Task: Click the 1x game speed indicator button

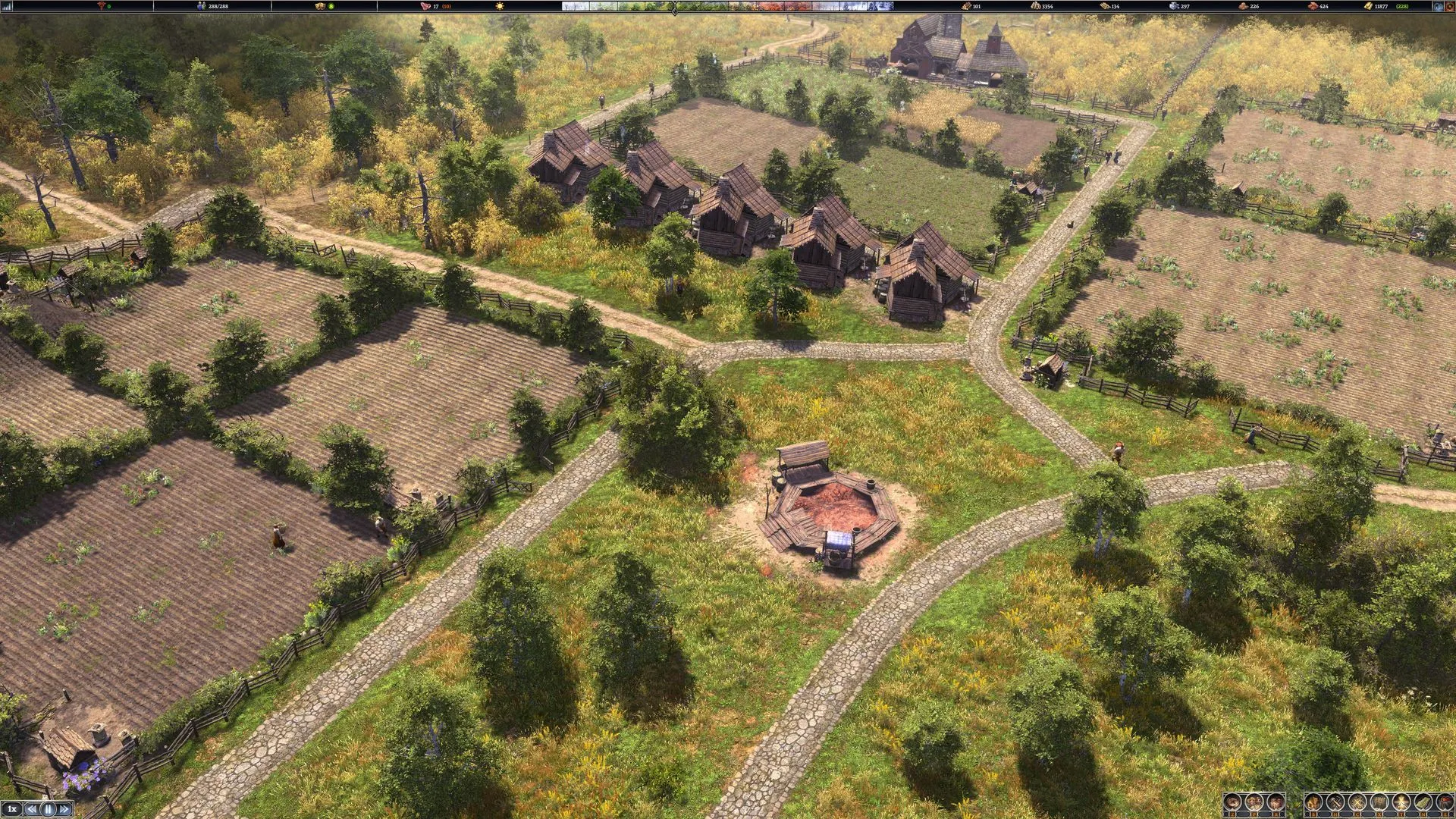Action: [x=12, y=809]
